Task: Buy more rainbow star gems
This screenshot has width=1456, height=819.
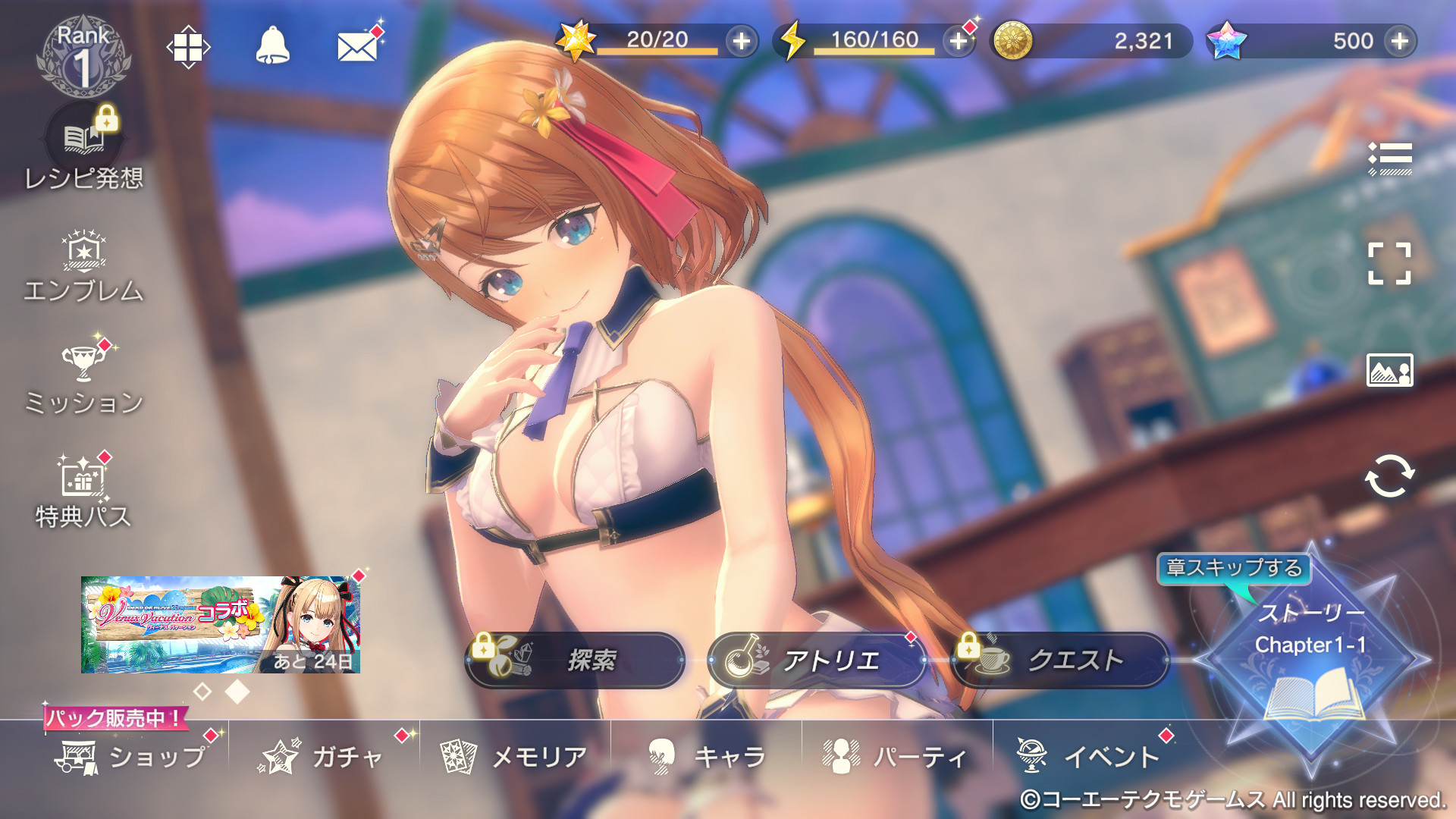Action: pyautogui.click(x=1400, y=41)
